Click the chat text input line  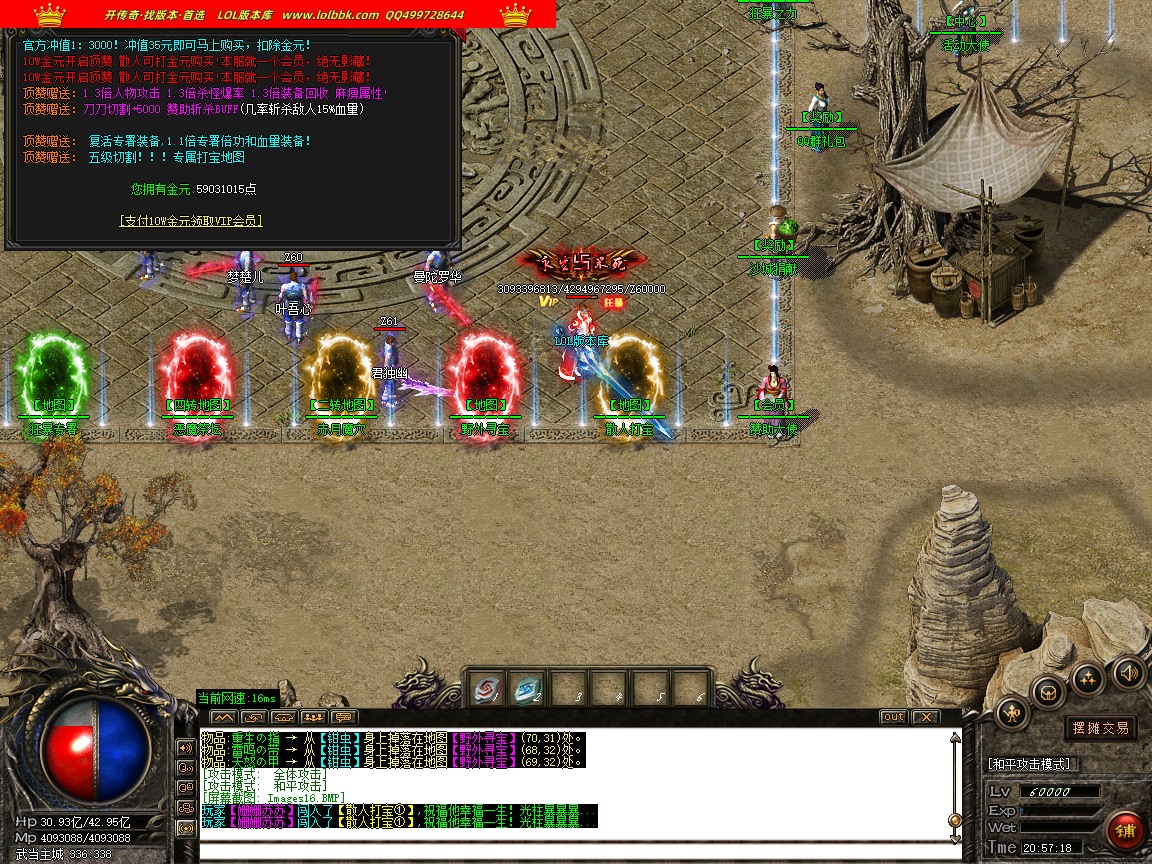tap(570, 849)
